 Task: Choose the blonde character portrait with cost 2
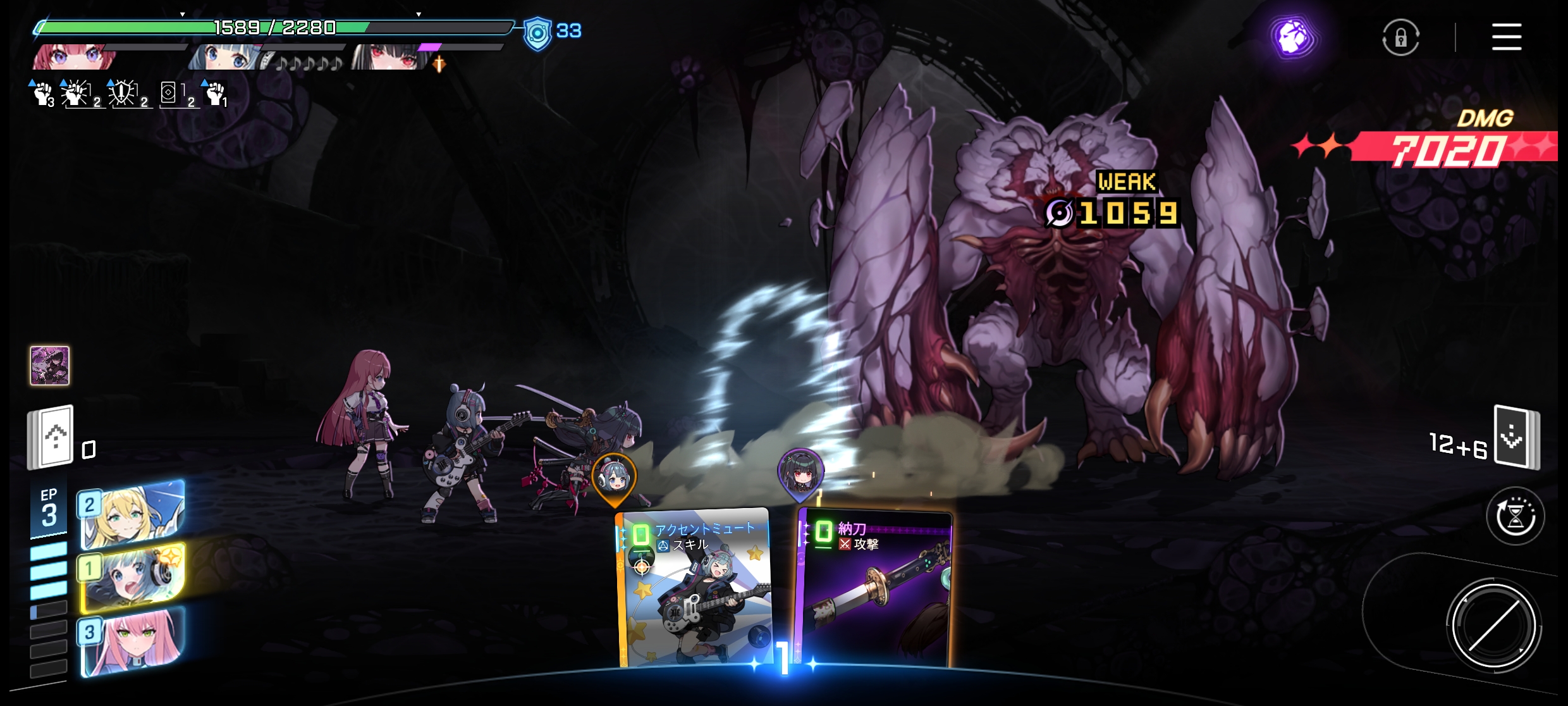133,514
